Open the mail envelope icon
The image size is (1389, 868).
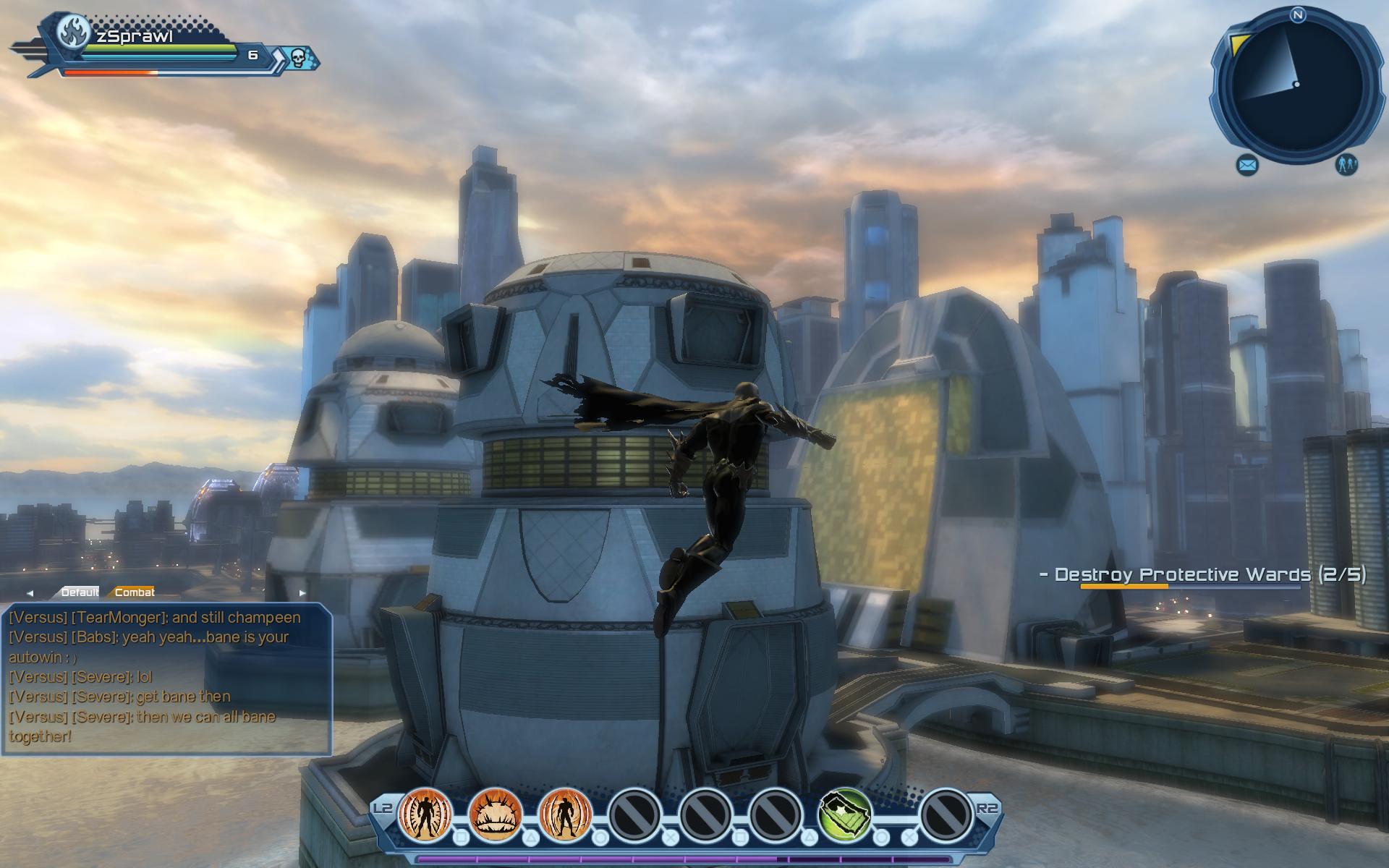click(1248, 166)
